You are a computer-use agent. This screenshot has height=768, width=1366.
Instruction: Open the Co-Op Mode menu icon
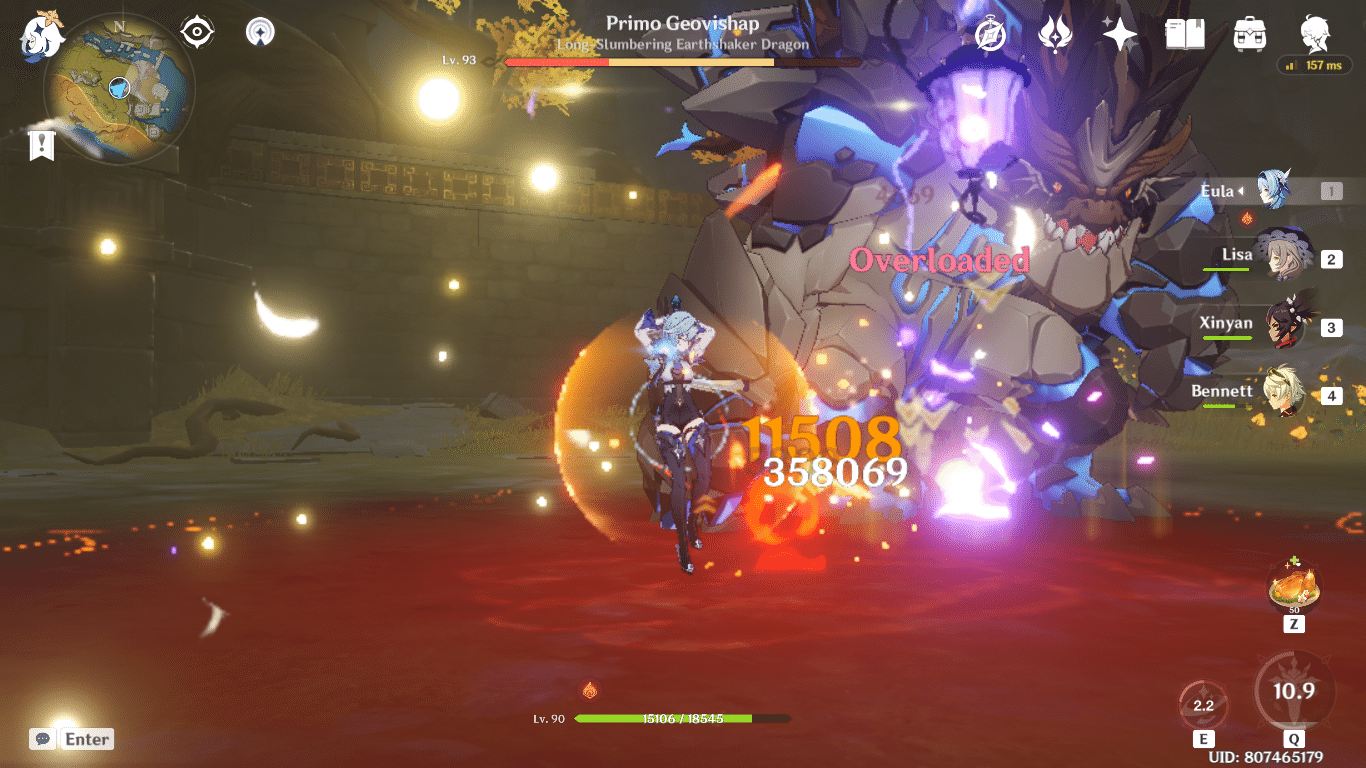coord(259,30)
